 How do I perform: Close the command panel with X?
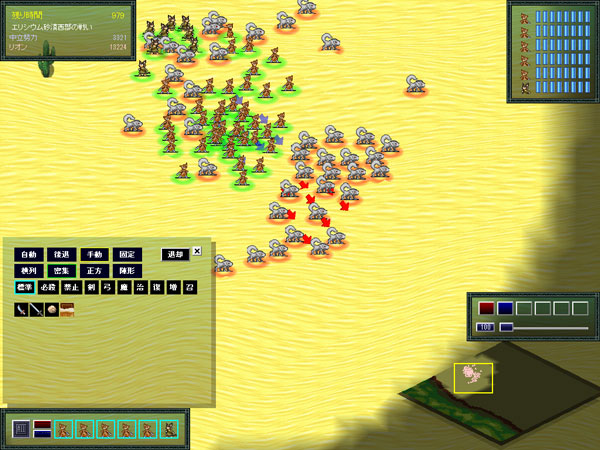coord(197,251)
